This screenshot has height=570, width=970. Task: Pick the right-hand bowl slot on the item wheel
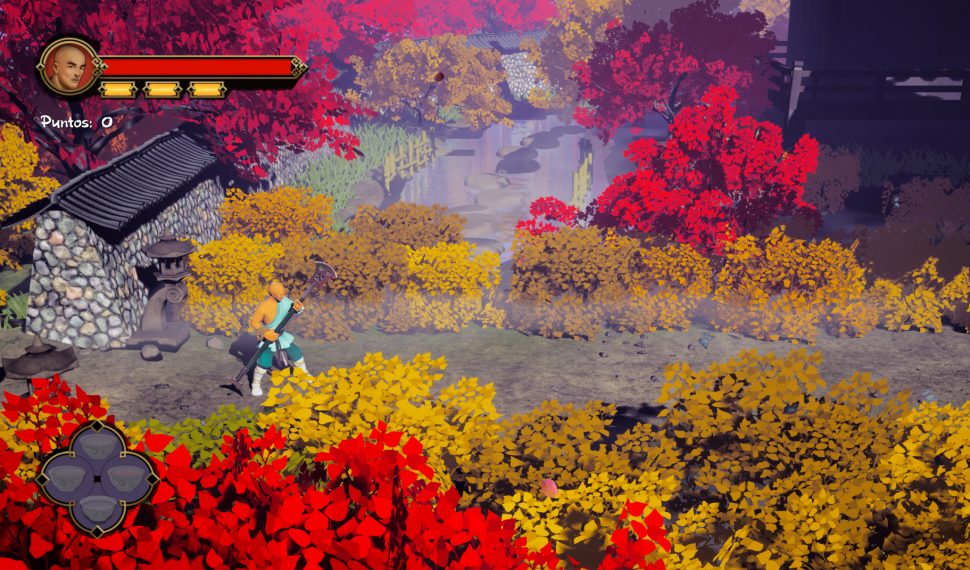tap(127, 476)
